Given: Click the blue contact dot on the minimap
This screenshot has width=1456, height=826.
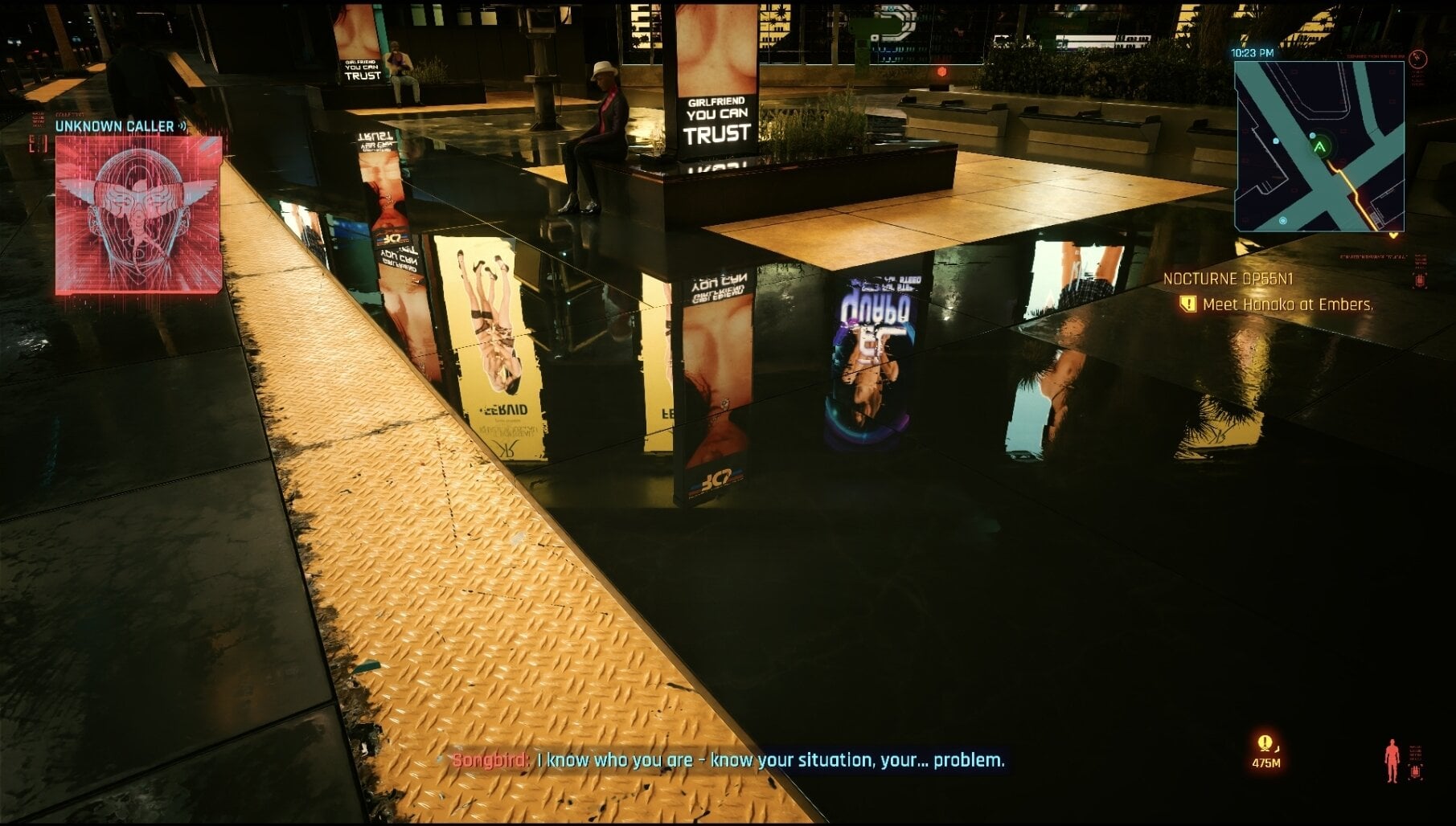Looking at the screenshot, I should point(1277,141).
